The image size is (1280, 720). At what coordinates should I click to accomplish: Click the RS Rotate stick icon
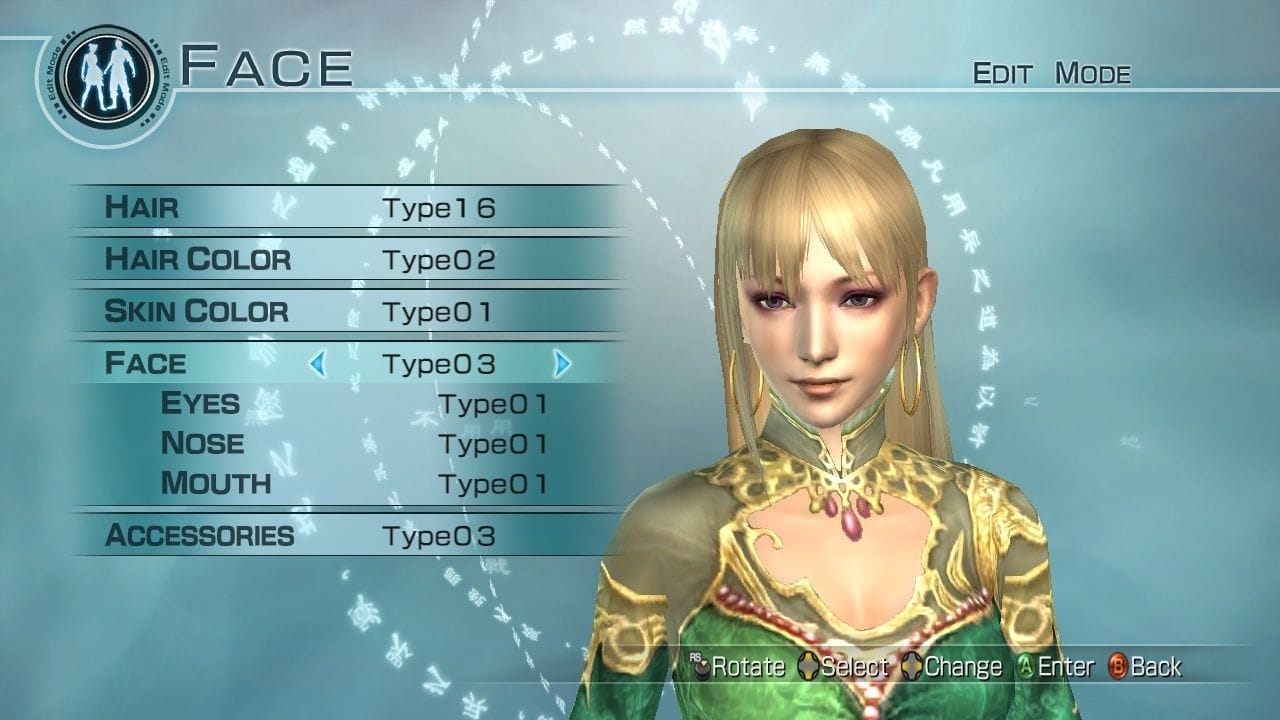coord(699,666)
